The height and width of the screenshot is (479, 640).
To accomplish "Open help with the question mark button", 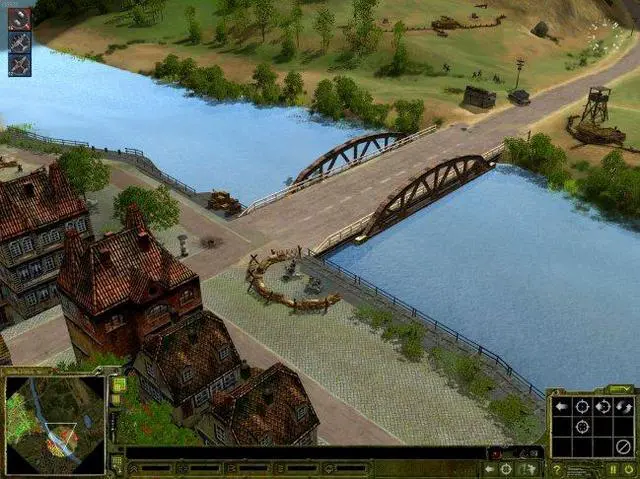I will 557,469.
